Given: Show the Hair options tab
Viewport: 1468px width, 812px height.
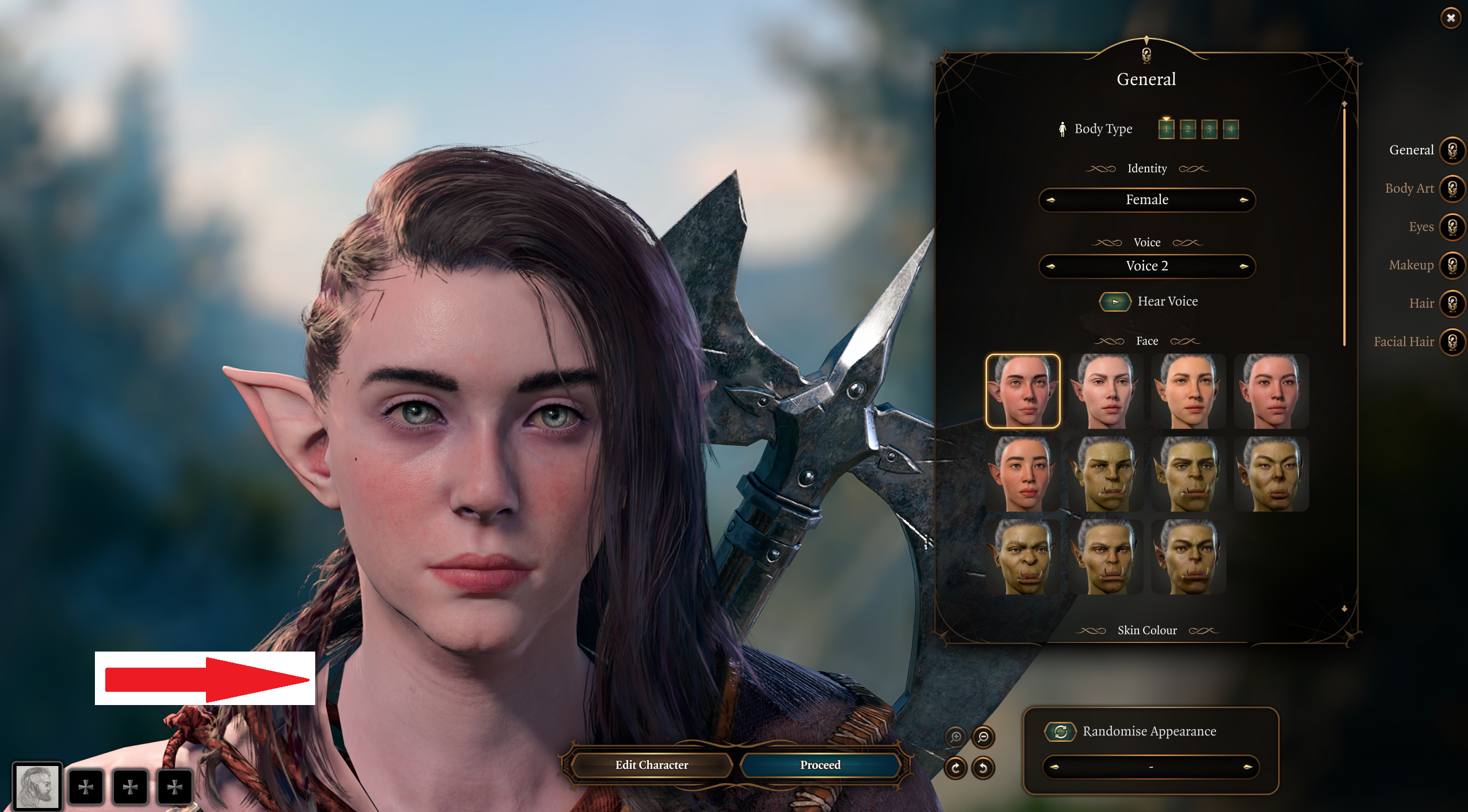Looking at the screenshot, I should point(1452,304).
